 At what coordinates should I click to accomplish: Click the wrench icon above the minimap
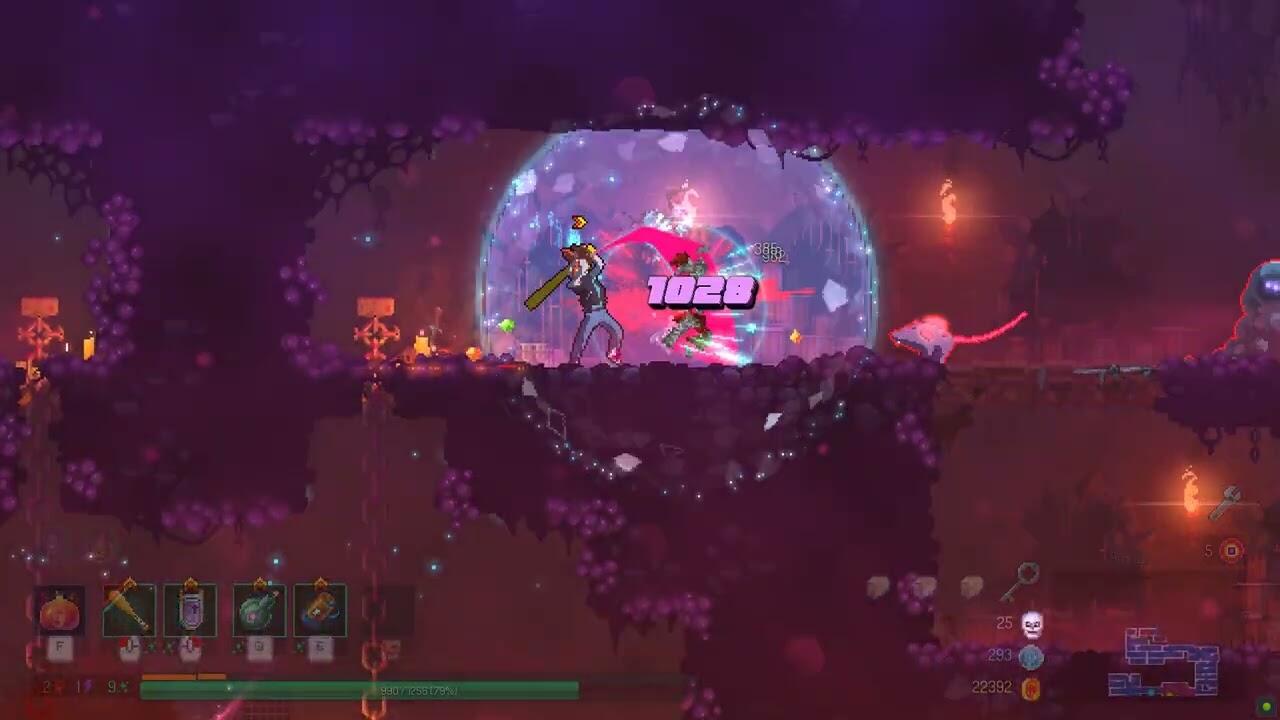1226,502
